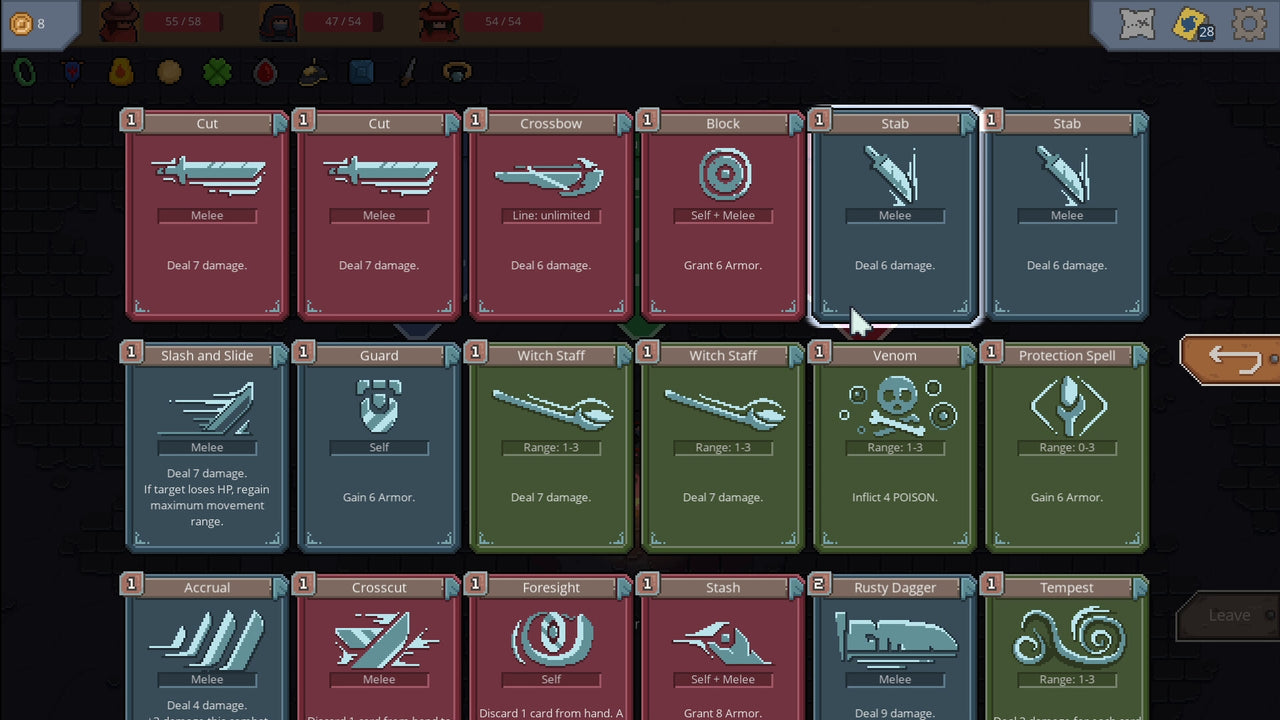Open the settings gear
The width and height of the screenshot is (1280, 720).
pyautogui.click(x=1249, y=22)
